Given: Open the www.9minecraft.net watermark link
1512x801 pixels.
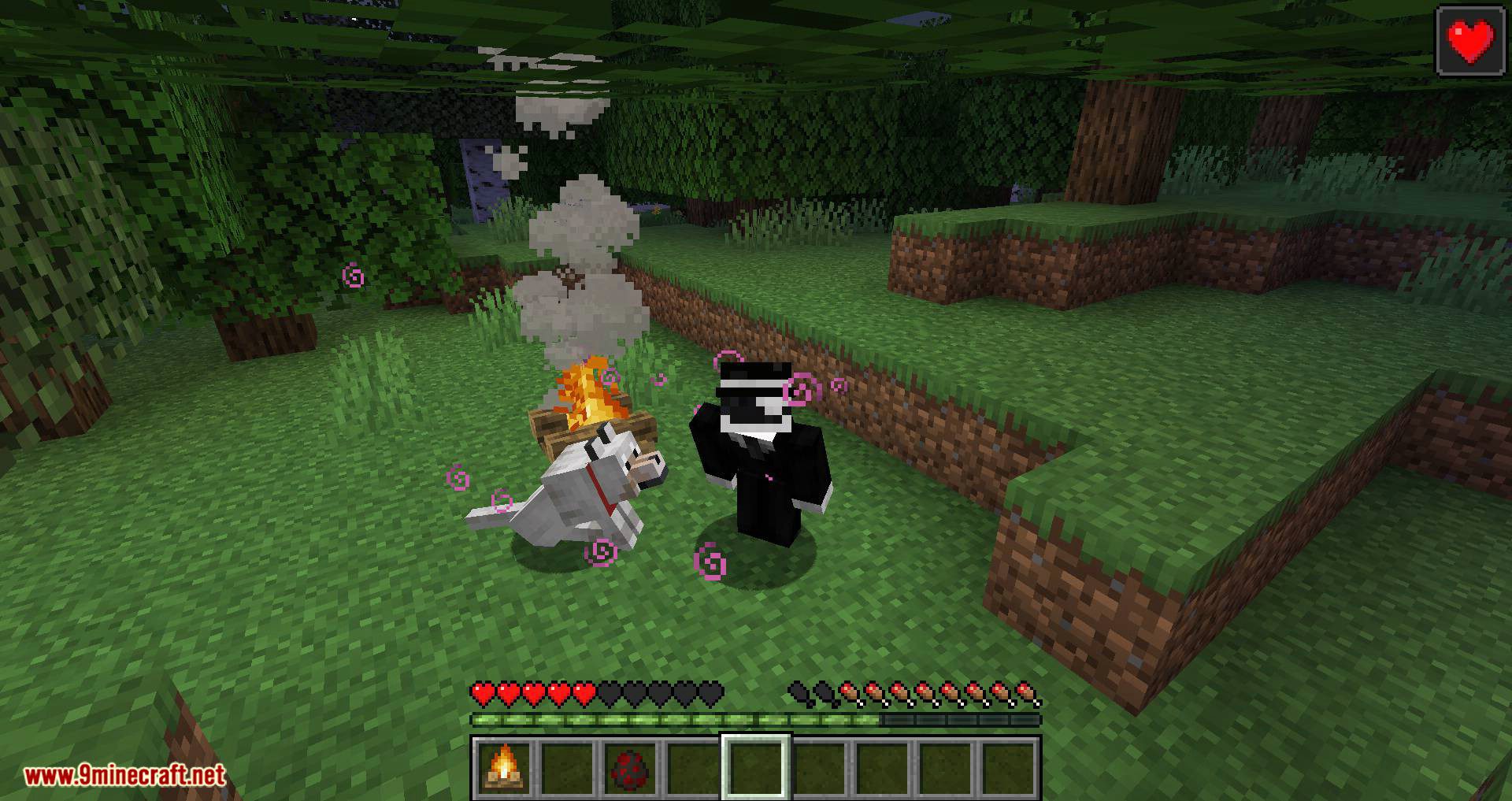Looking at the screenshot, I should coord(125,776).
